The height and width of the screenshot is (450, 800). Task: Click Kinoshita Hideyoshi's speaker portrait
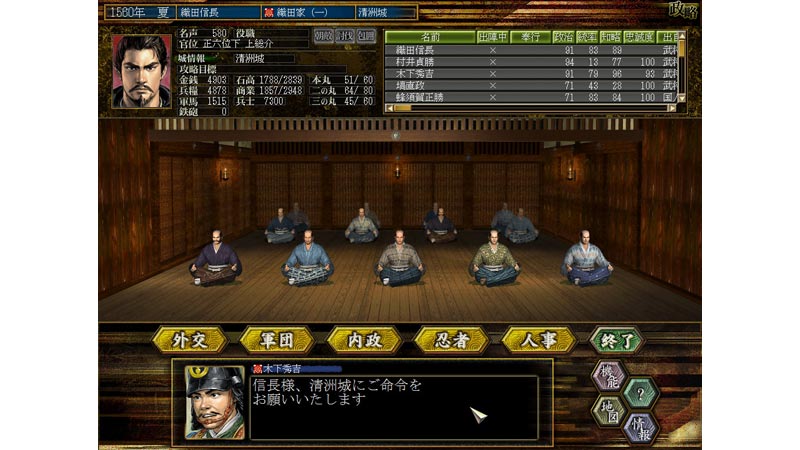[x=213, y=402]
